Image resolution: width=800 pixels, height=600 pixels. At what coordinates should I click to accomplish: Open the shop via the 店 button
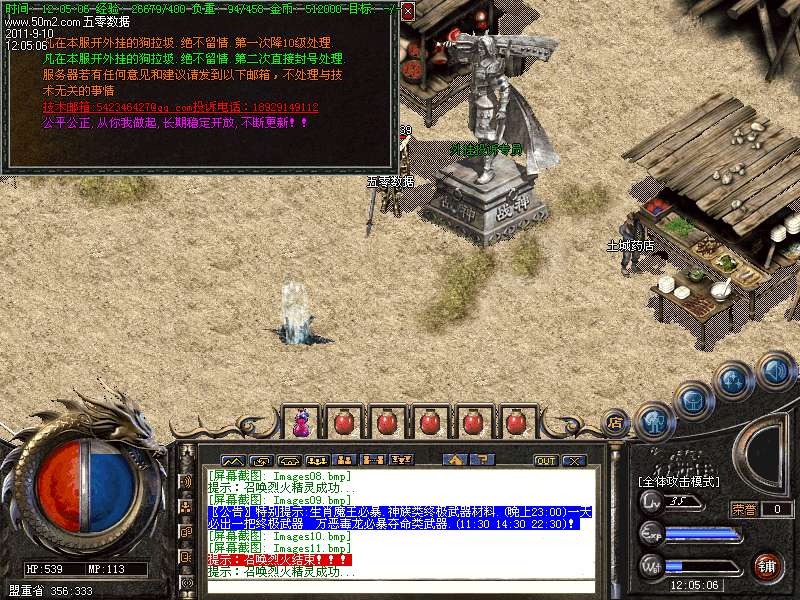(x=616, y=422)
